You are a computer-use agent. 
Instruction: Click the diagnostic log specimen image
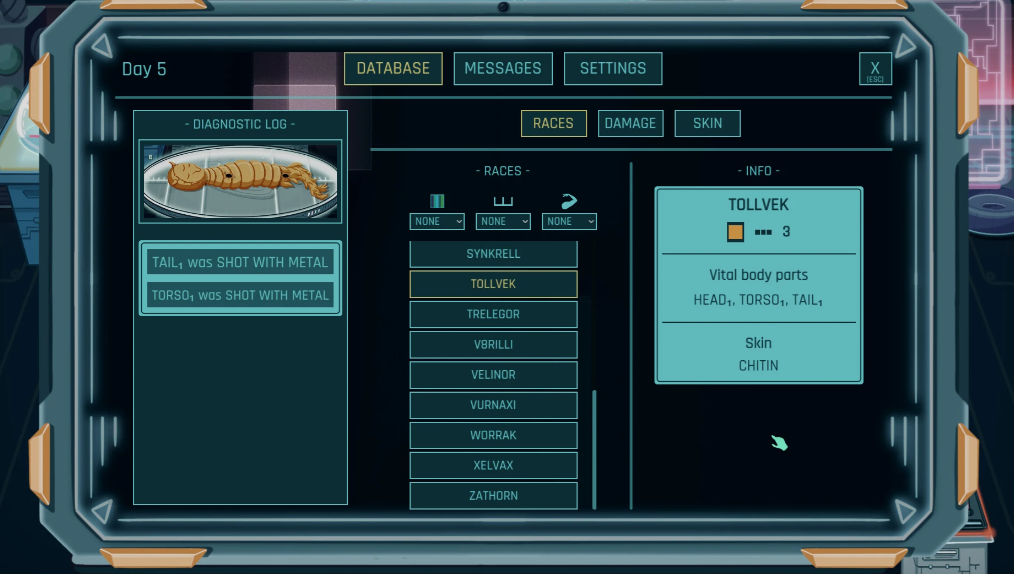point(240,181)
